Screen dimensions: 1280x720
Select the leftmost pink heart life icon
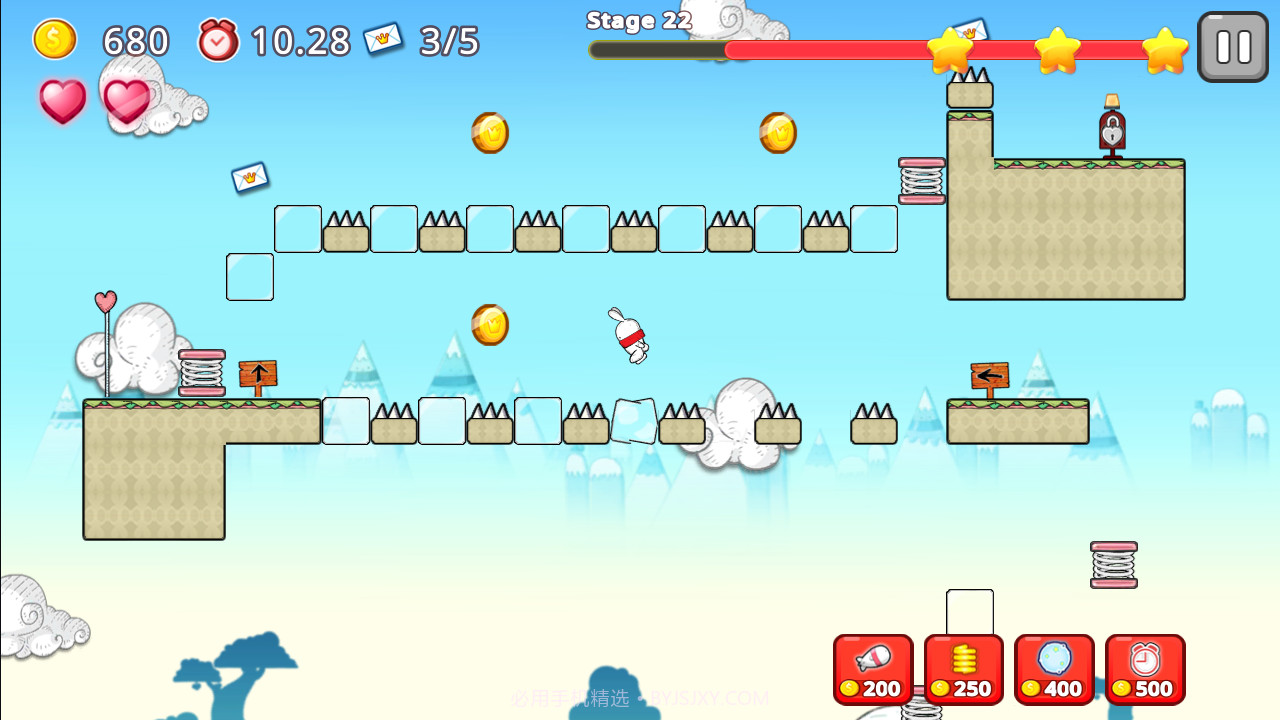click(62, 100)
